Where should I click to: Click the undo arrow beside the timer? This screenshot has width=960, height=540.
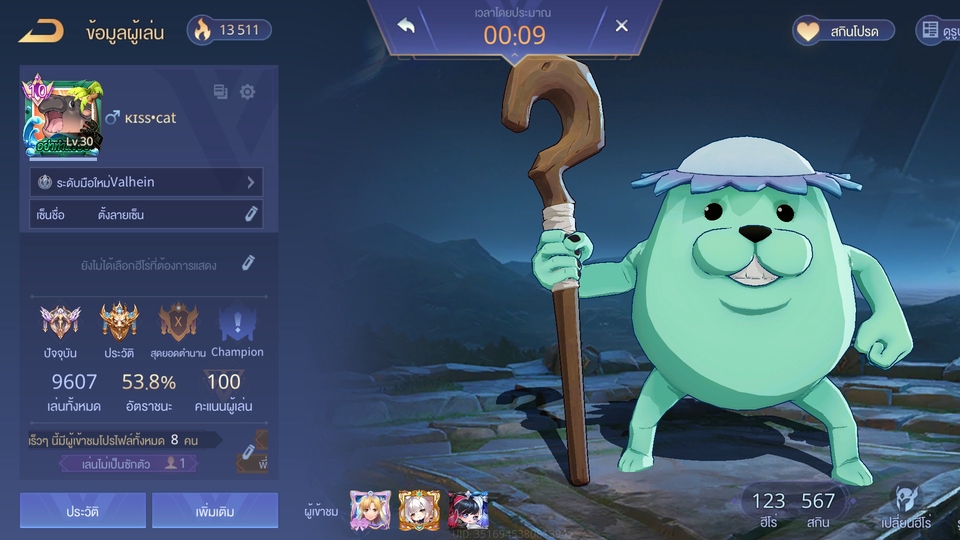click(x=406, y=26)
